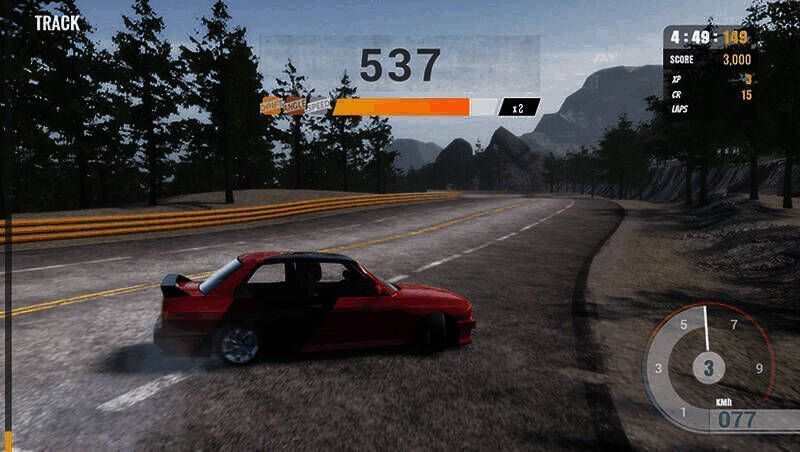
Task: Select the Speed bonus badge
Action: [318, 105]
